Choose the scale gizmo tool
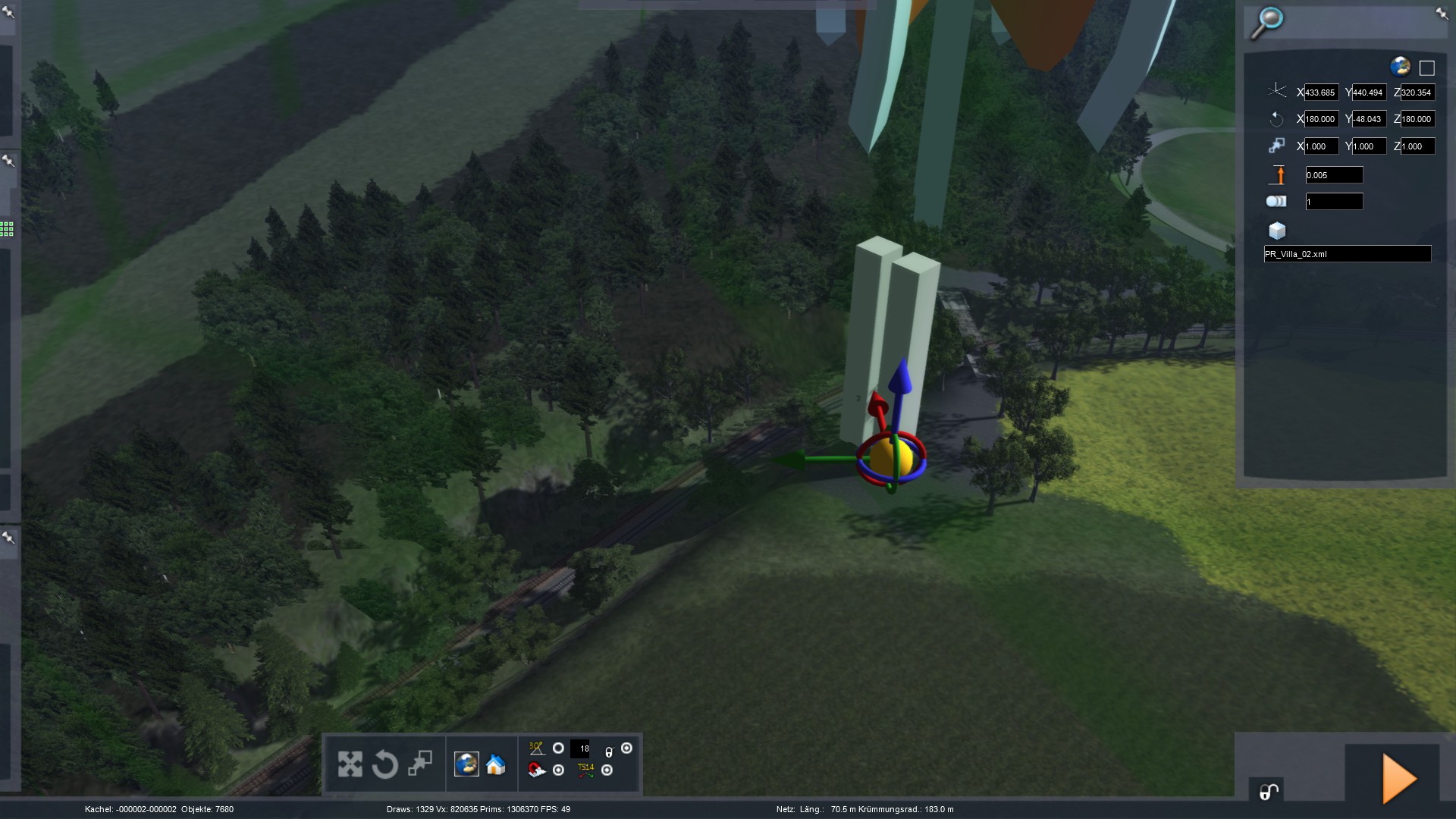 (420, 763)
